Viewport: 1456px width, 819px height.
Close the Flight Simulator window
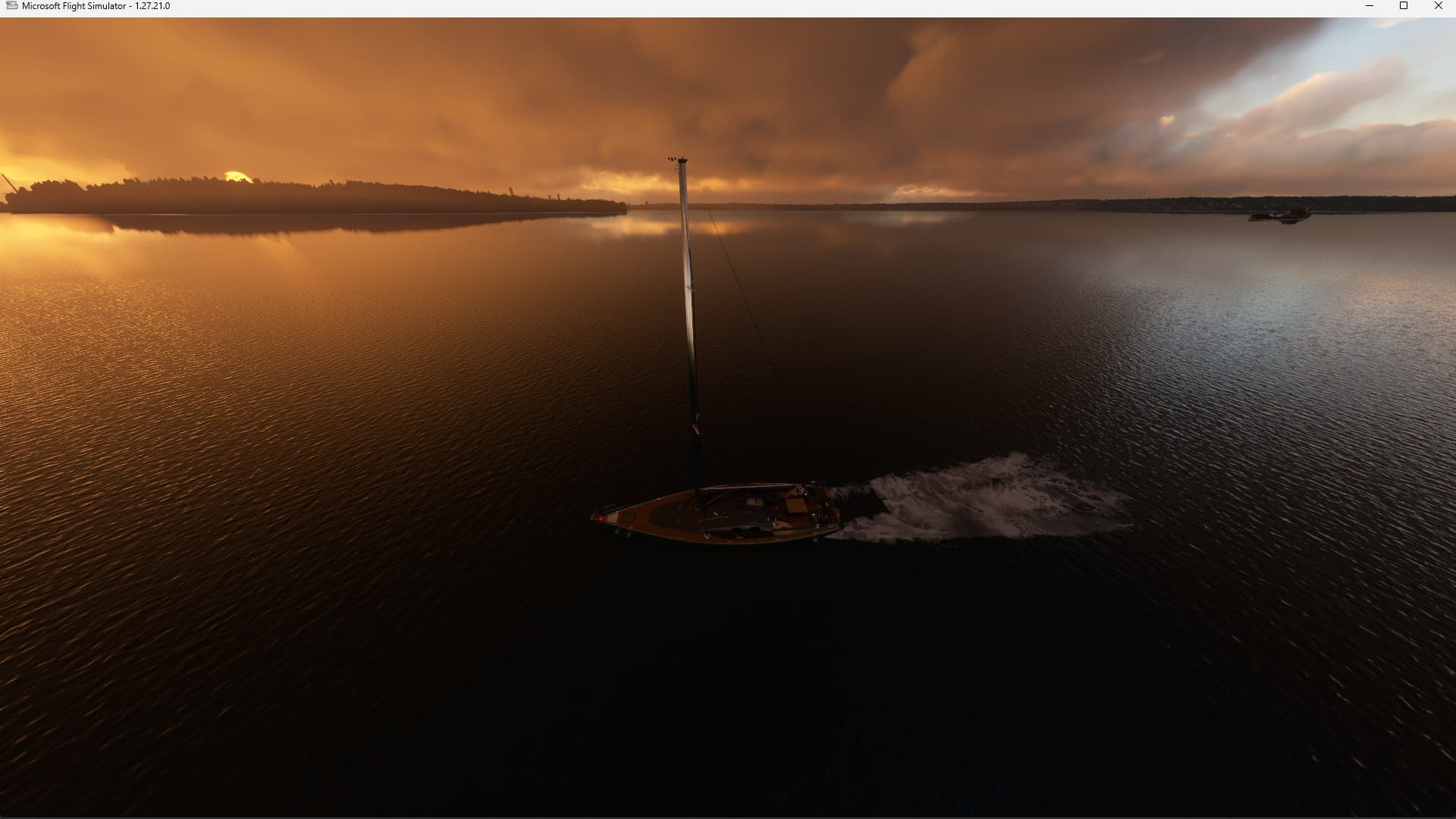click(1438, 6)
